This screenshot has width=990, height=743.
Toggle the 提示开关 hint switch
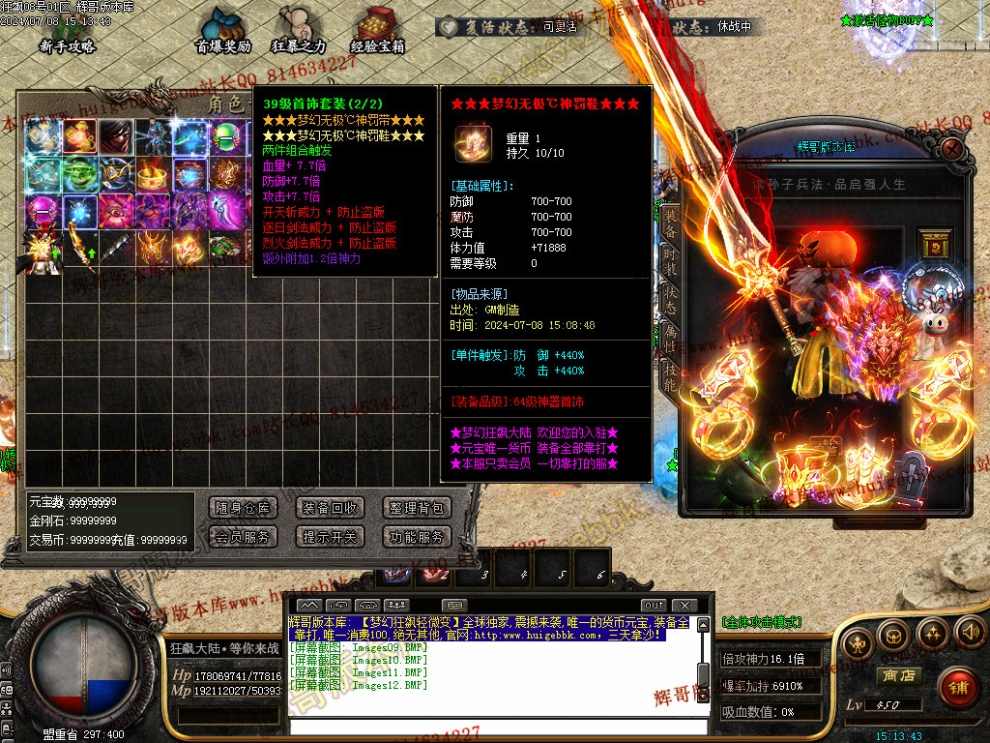(x=330, y=537)
